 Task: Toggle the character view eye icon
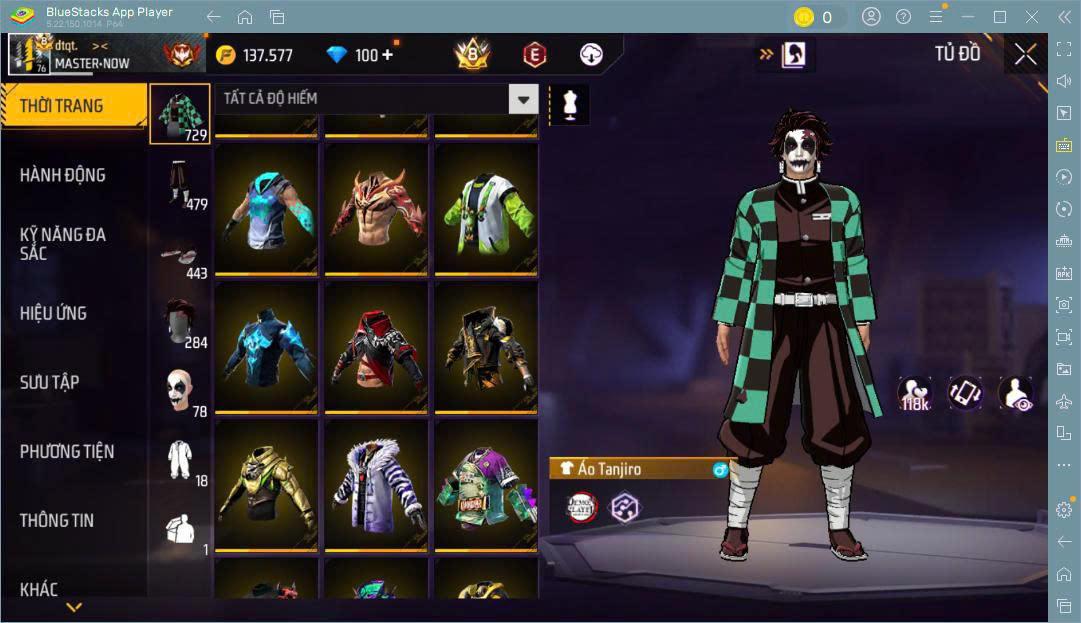pos(1016,394)
